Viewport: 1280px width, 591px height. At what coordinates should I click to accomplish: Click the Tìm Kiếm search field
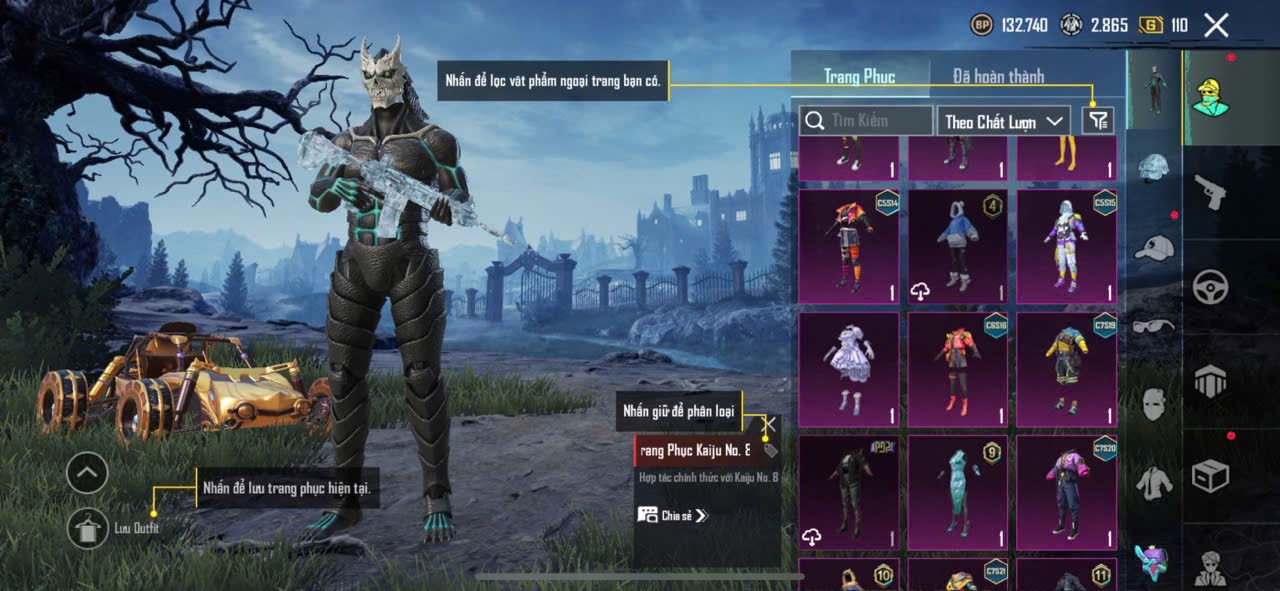[x=866, y=121]
